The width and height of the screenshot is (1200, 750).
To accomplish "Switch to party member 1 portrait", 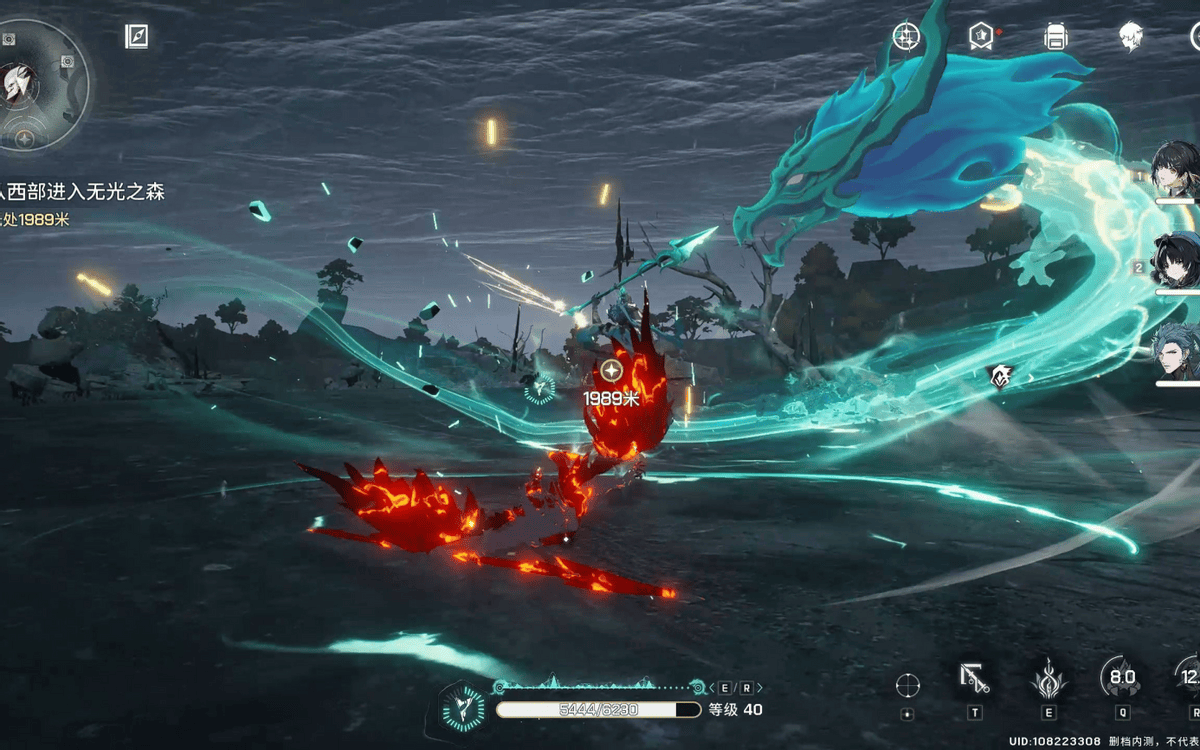I will pyautogui.click(x=1176, y=170).
